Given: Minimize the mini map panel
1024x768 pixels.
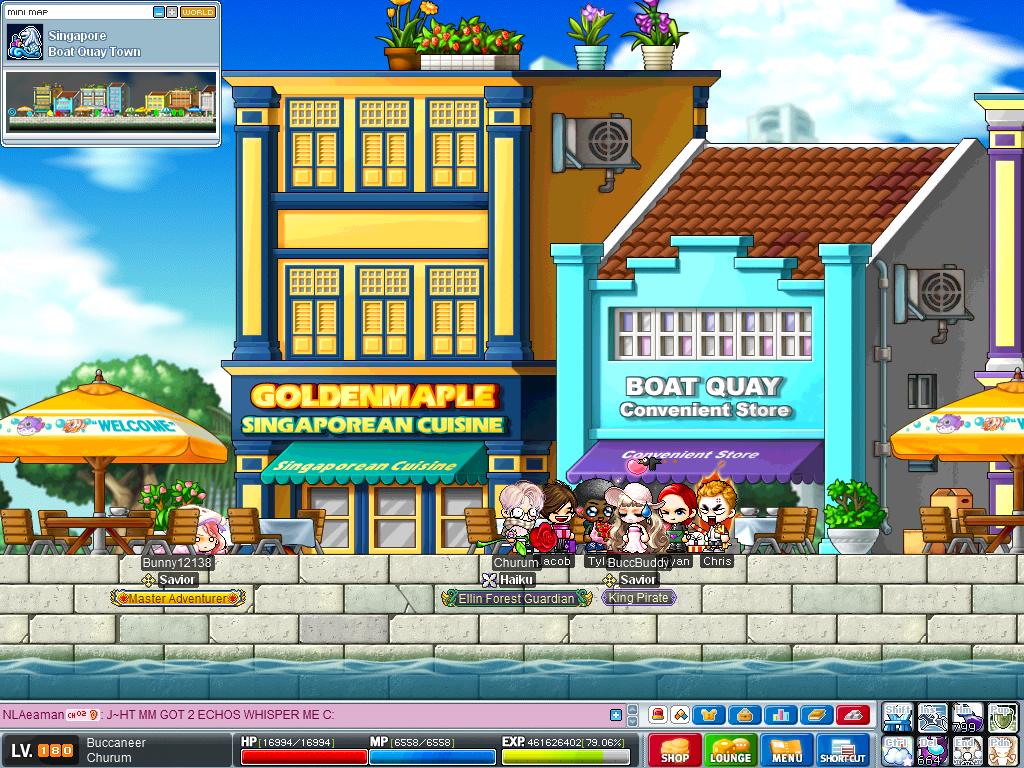Looking at the screenshot, I should (x=159, y=12).
